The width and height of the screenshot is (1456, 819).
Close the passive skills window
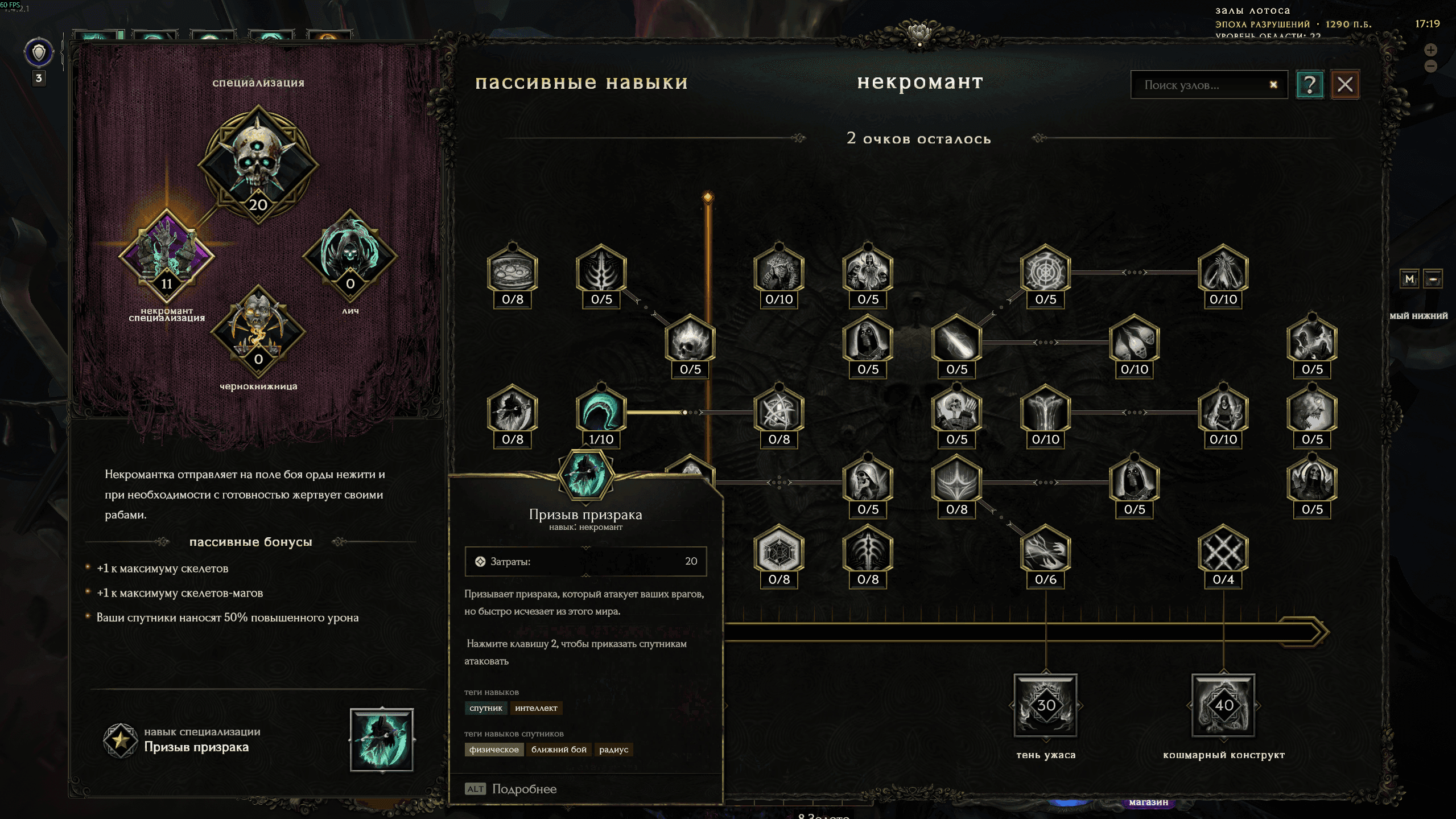[x=1345, y=85]
